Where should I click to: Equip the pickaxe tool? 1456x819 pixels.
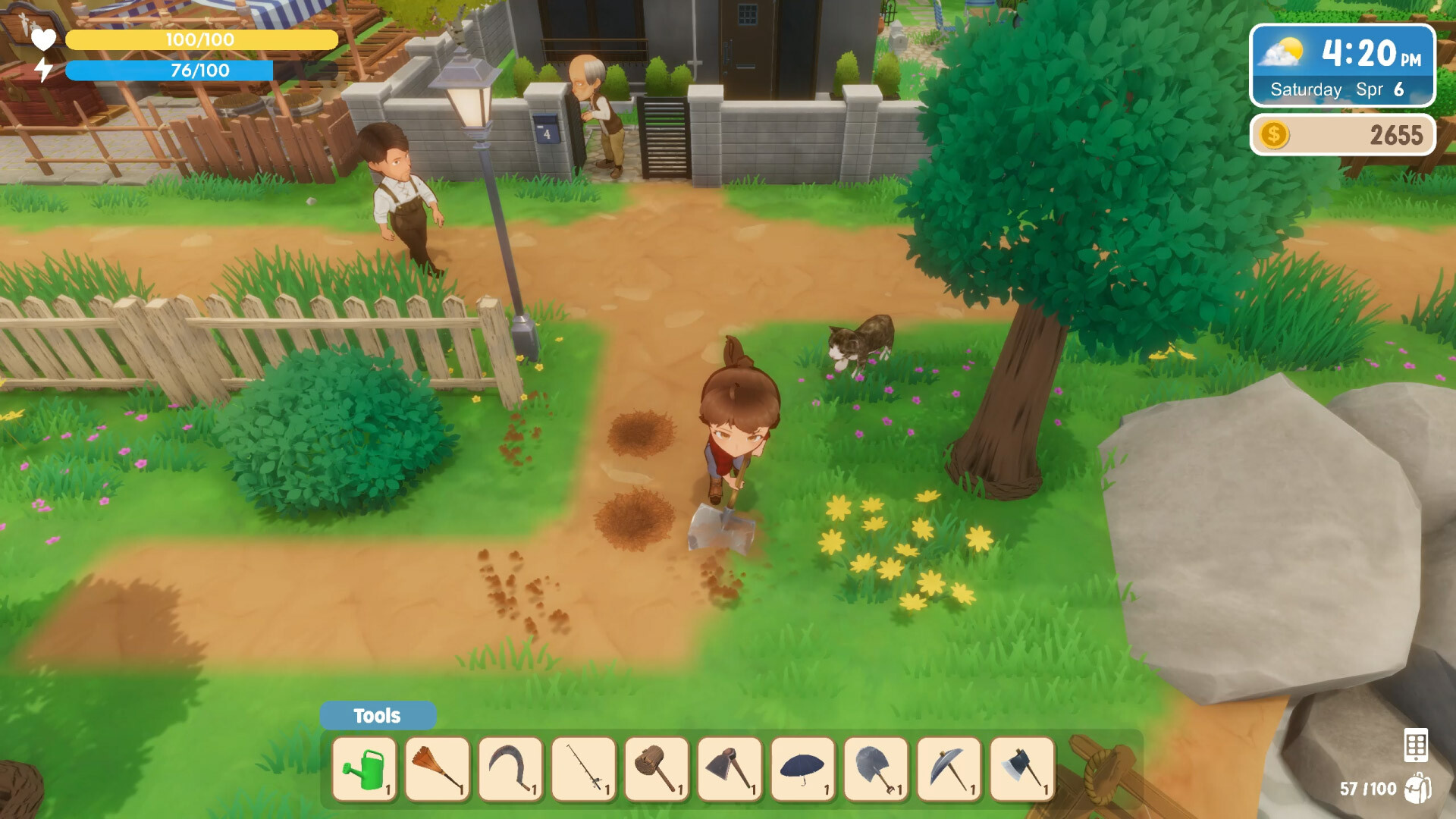click(948, 768)
